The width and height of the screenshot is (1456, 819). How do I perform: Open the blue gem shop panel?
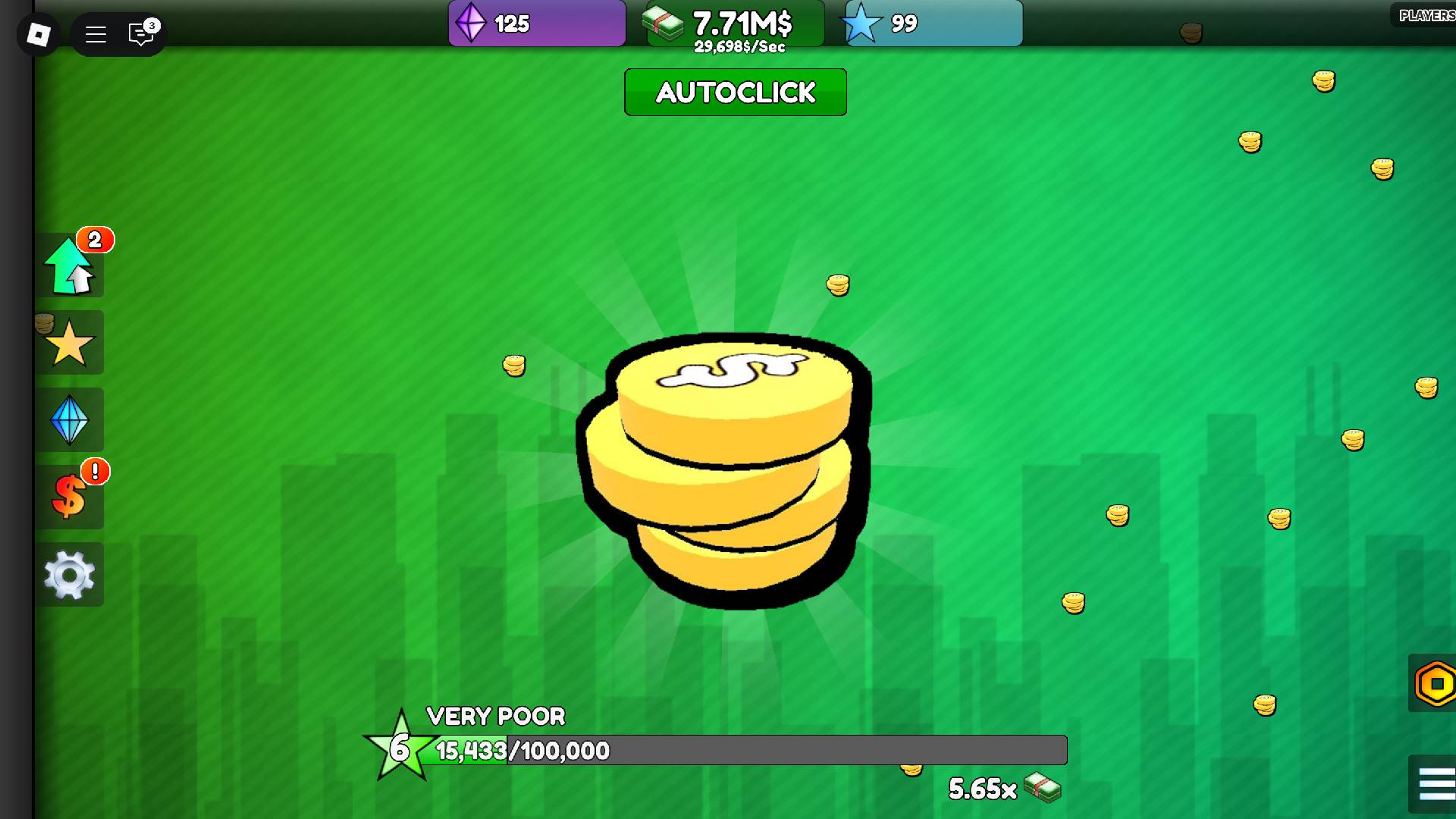pyautogui.click(x=71, y=419)
